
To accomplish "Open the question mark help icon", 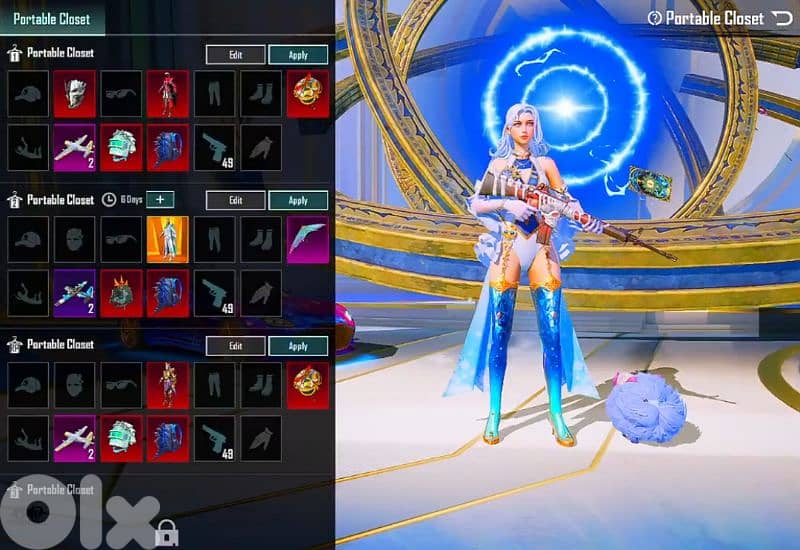I will 655,18.
